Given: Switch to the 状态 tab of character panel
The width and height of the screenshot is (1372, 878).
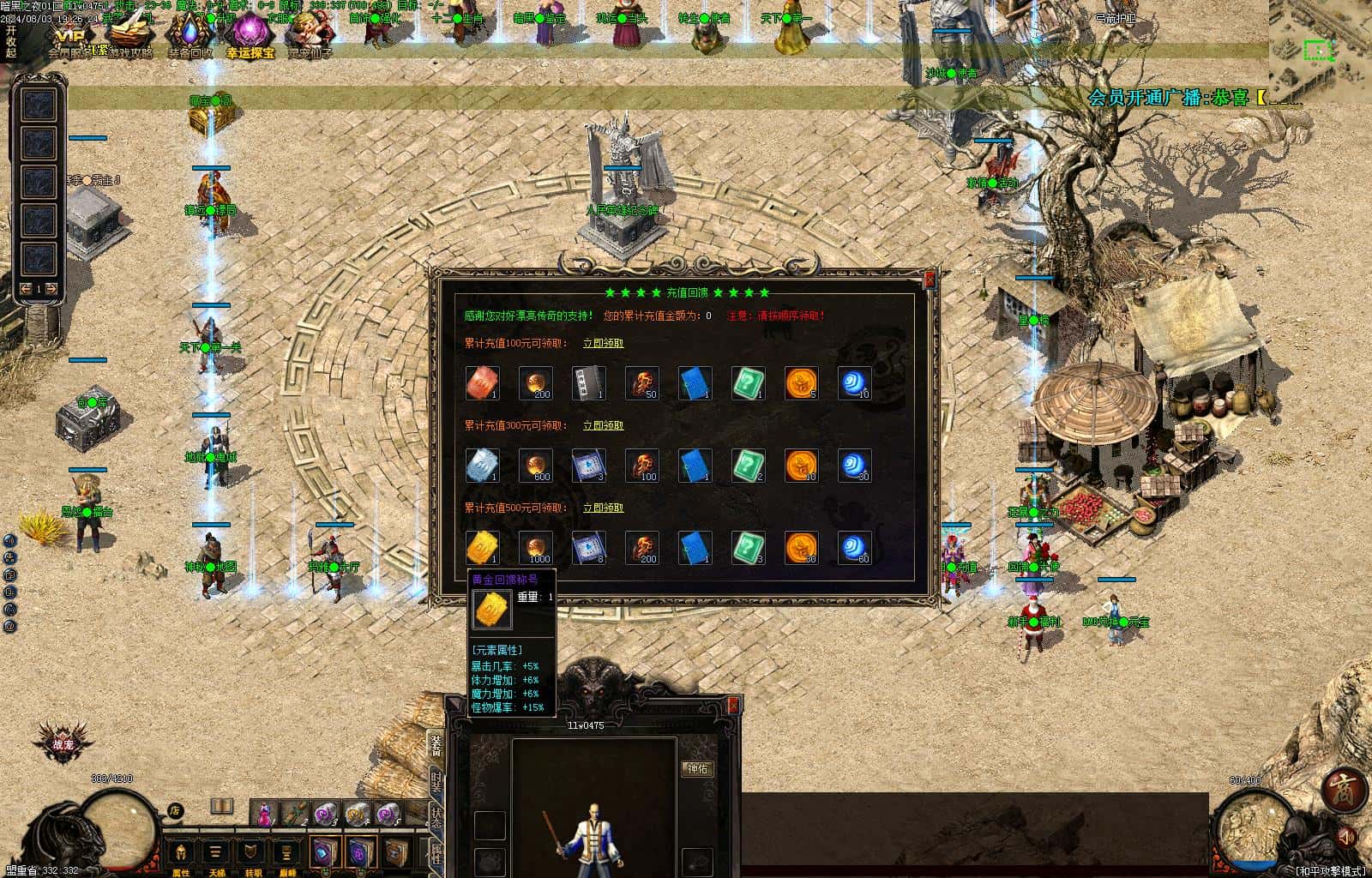Looking at the screenshot, I should (x=436, y=816).
